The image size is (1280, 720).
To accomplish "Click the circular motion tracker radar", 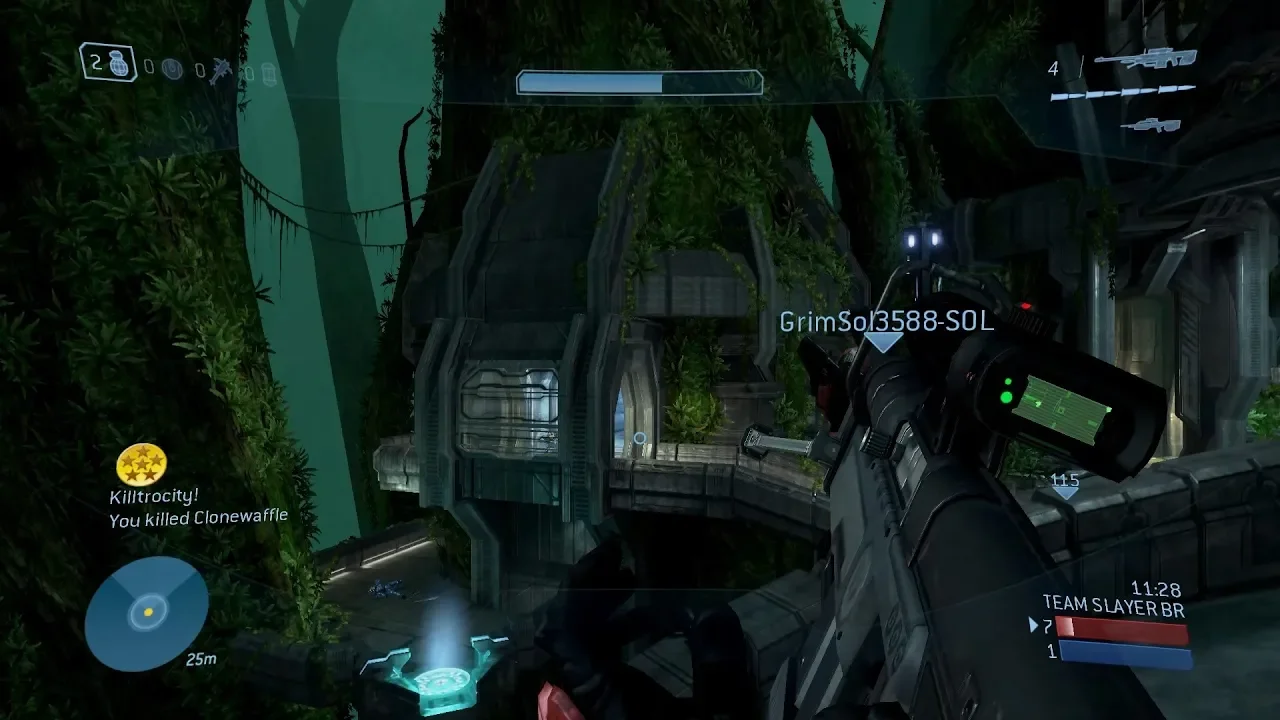I will coord(147,613).
